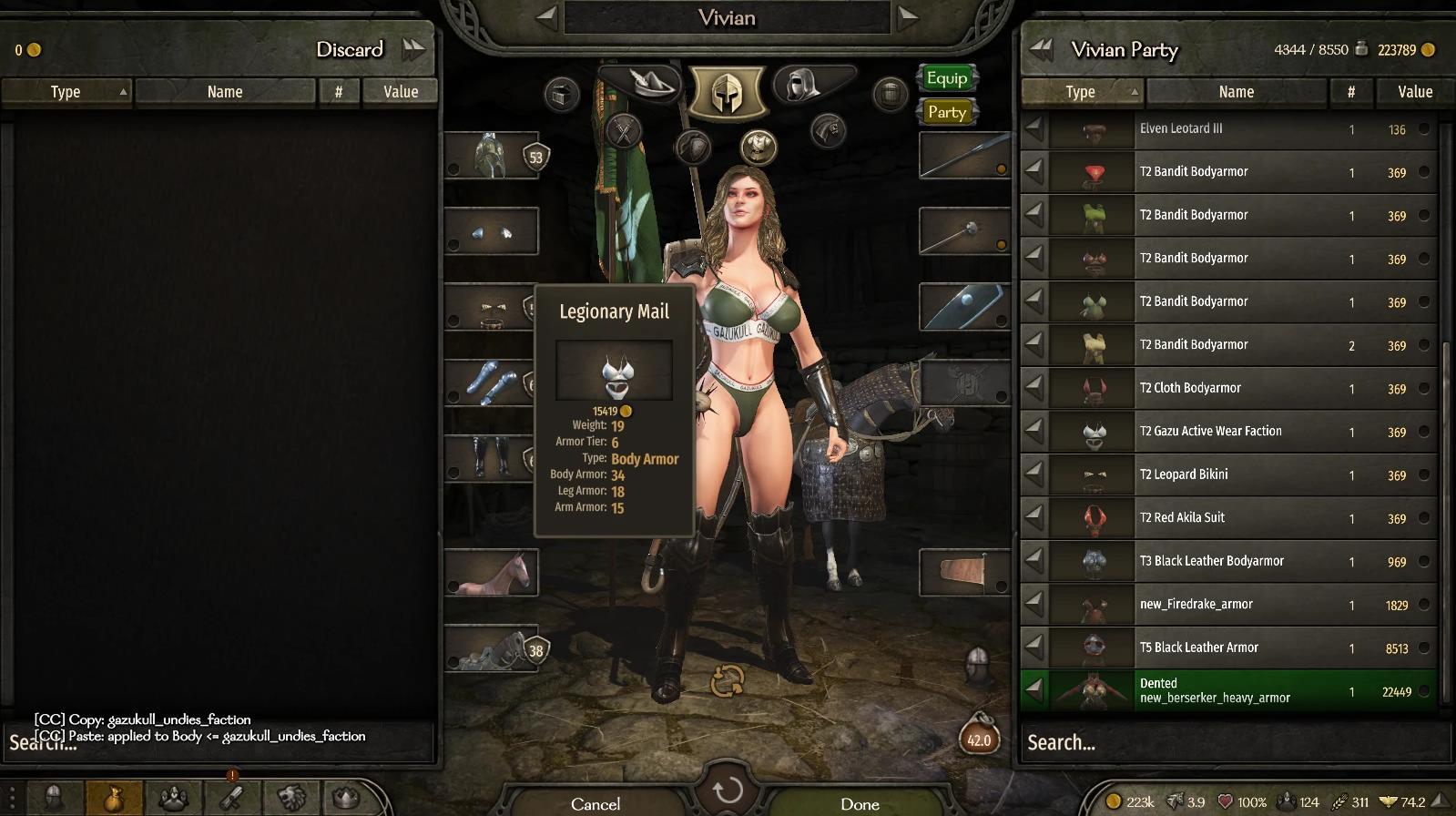Click the Equip button
Screen dimensions: 1456x816
pyautogui.click(x=947, y=78)
